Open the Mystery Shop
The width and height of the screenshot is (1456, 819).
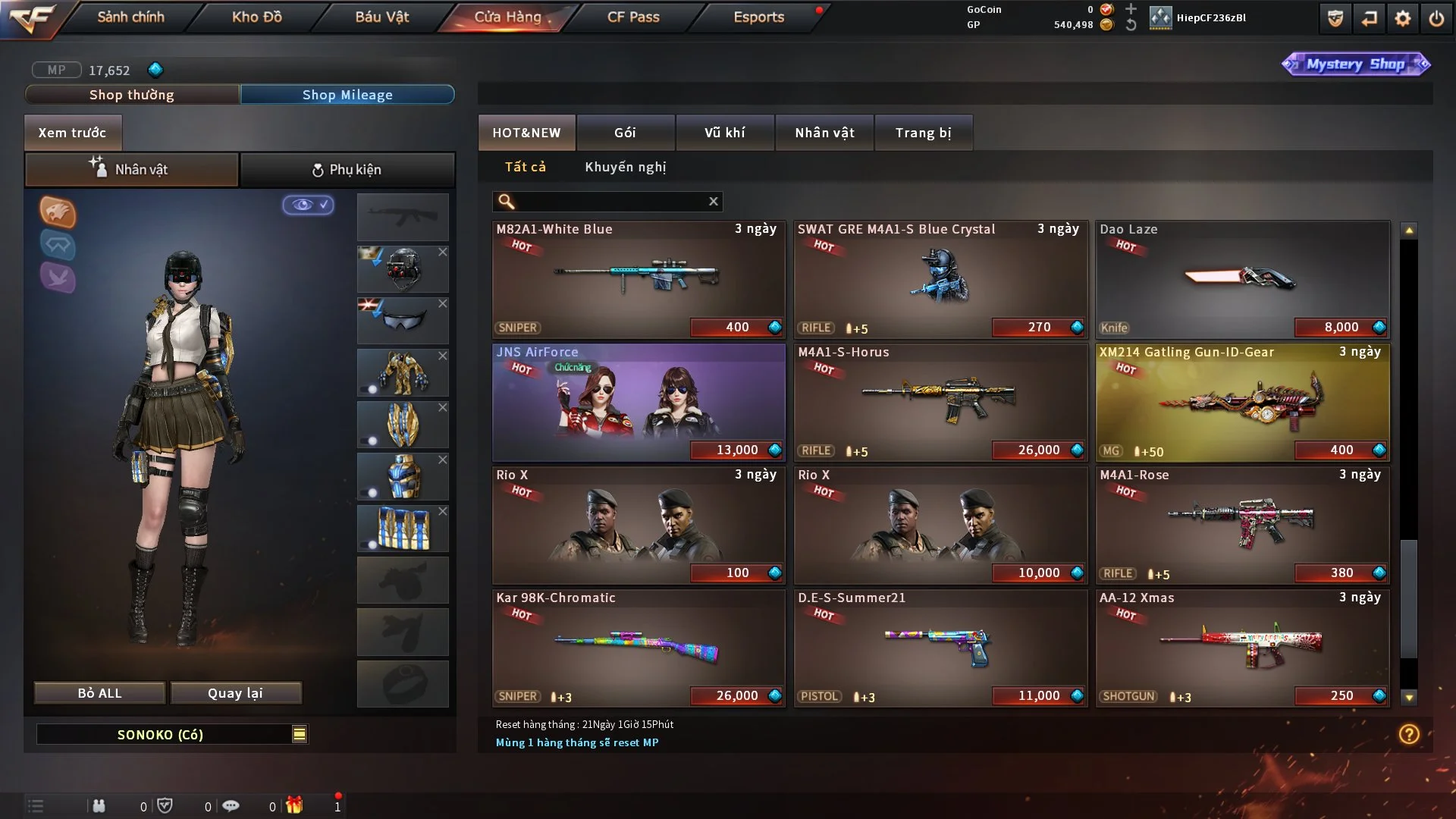click(1355, 64)
